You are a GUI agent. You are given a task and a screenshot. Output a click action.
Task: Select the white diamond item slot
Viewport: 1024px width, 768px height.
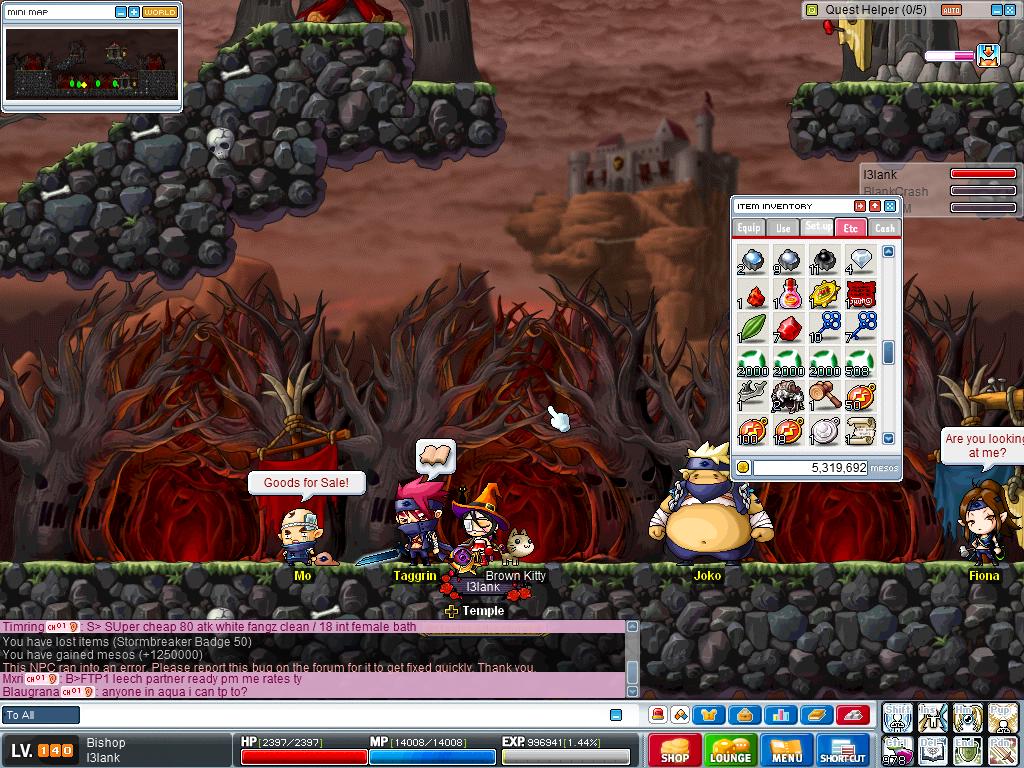tap(859, 260)
